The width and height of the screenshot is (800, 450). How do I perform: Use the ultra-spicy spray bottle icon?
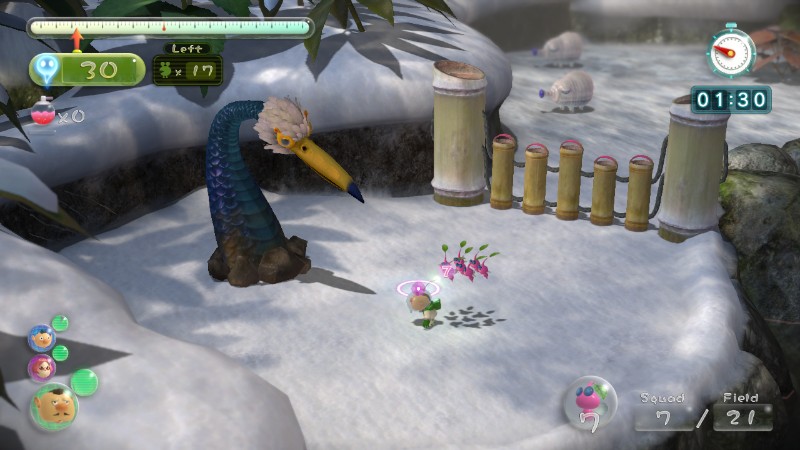[43, 112]
